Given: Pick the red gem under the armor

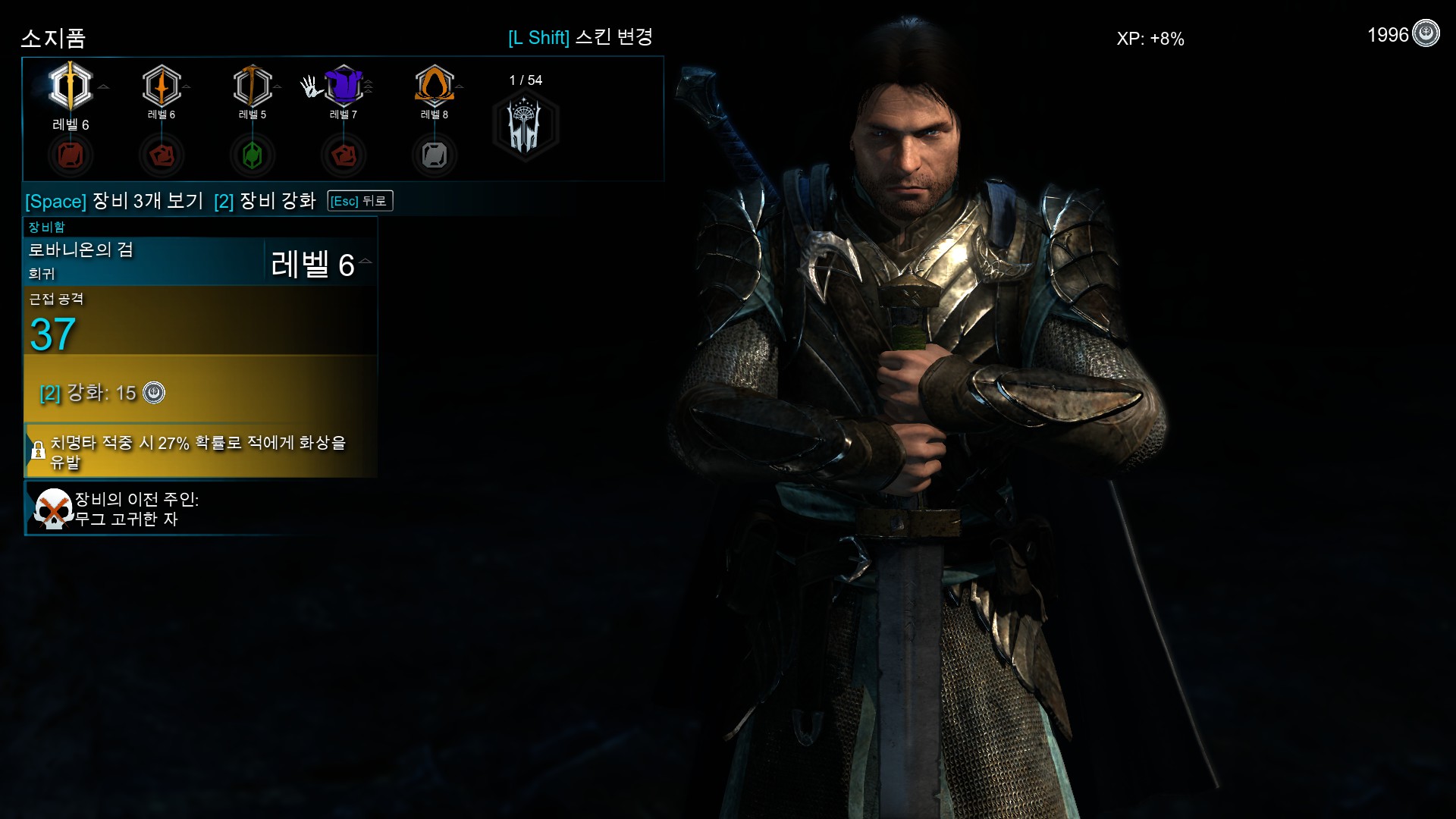Looking at the screenshot, I should click(x=344, y=155).
